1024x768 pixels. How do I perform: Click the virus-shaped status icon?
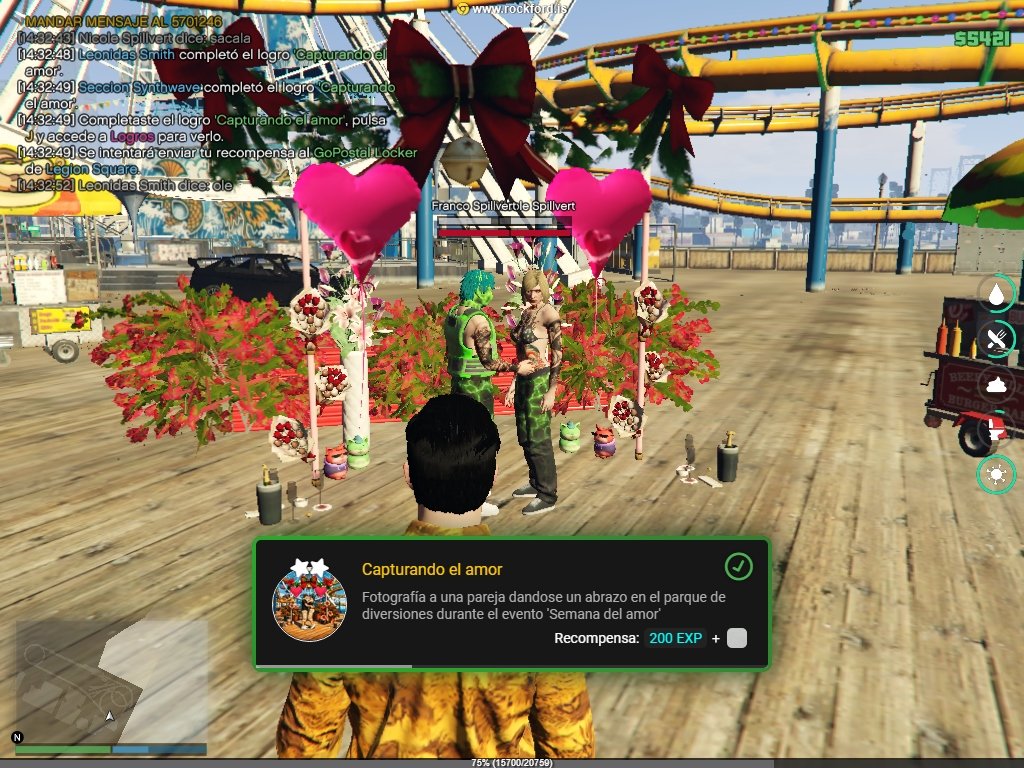(996, 474)
